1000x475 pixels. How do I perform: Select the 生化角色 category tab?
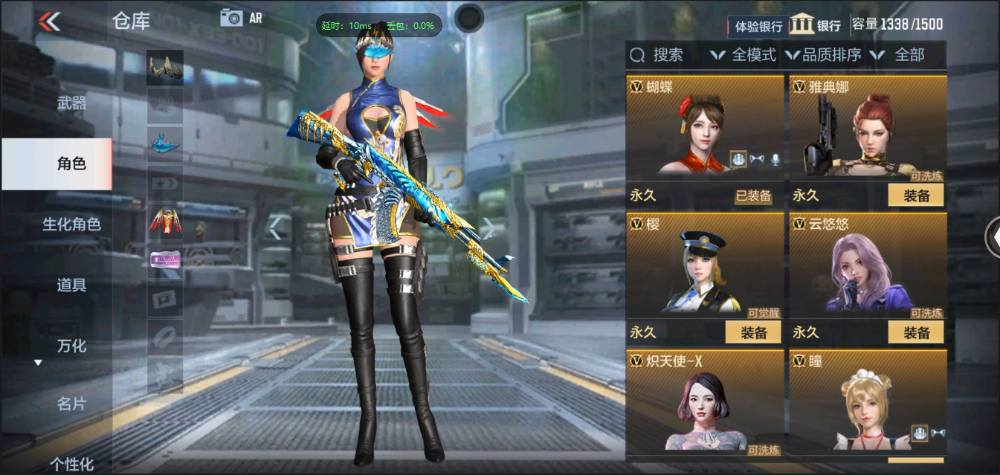[71, 224]
